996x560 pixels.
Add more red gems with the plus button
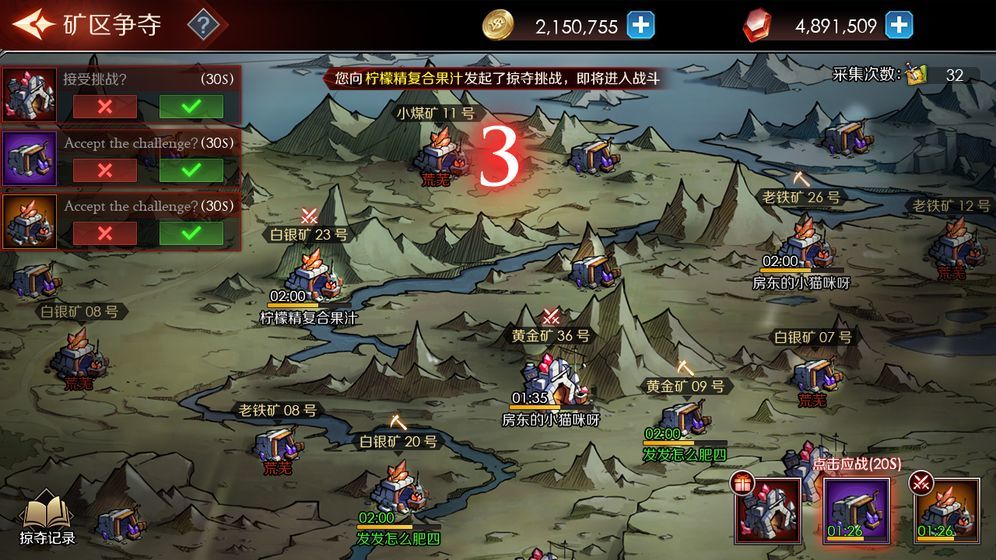point(899,25)
